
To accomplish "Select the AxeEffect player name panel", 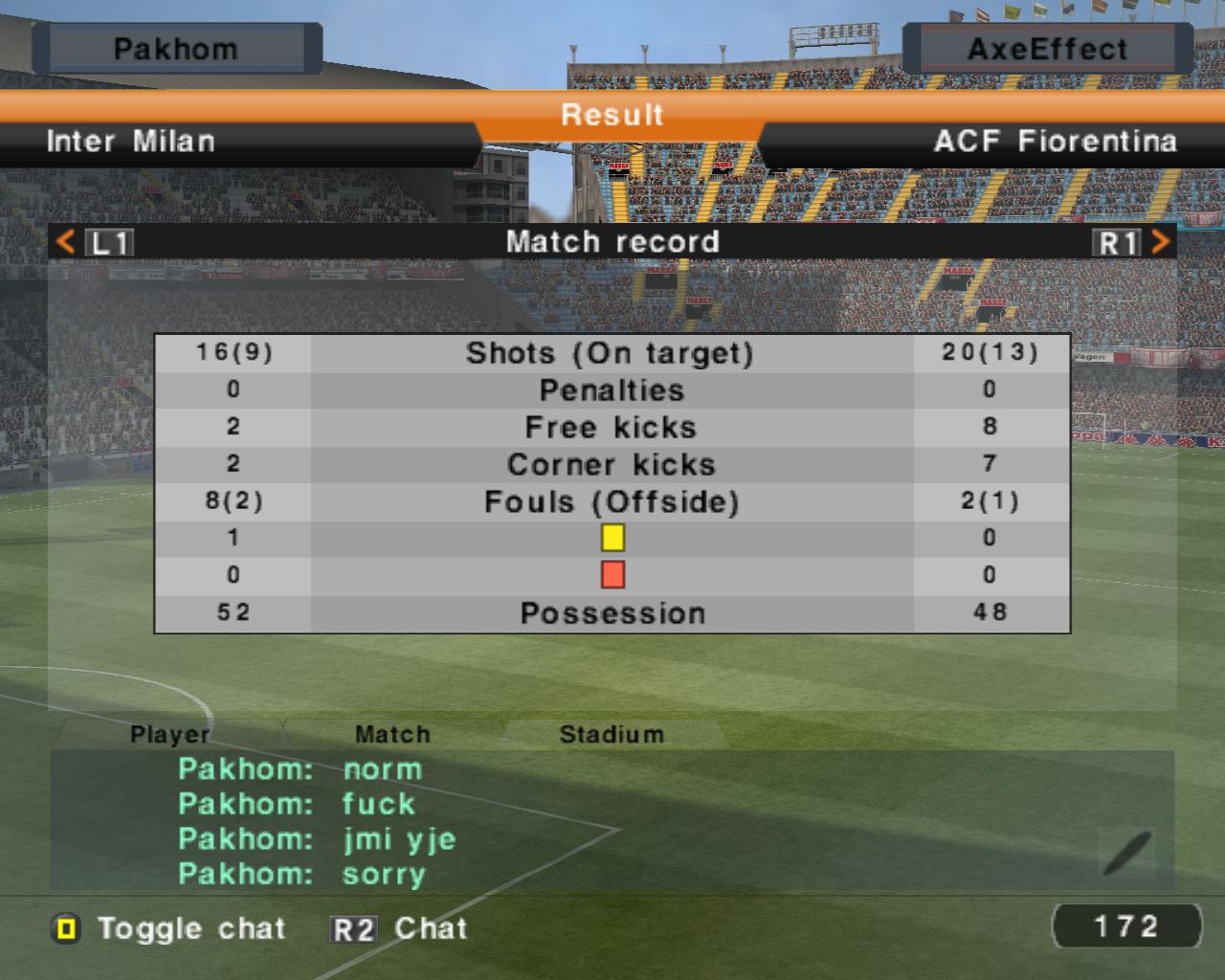I will click(x=1047, y=49).
